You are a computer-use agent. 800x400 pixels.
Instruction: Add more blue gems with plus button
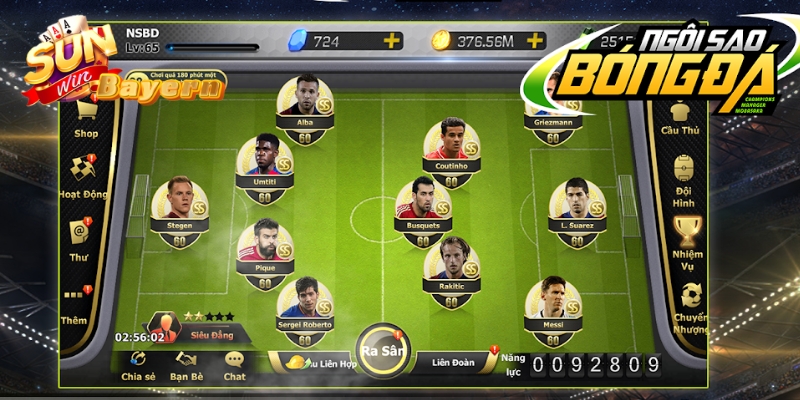392,41
